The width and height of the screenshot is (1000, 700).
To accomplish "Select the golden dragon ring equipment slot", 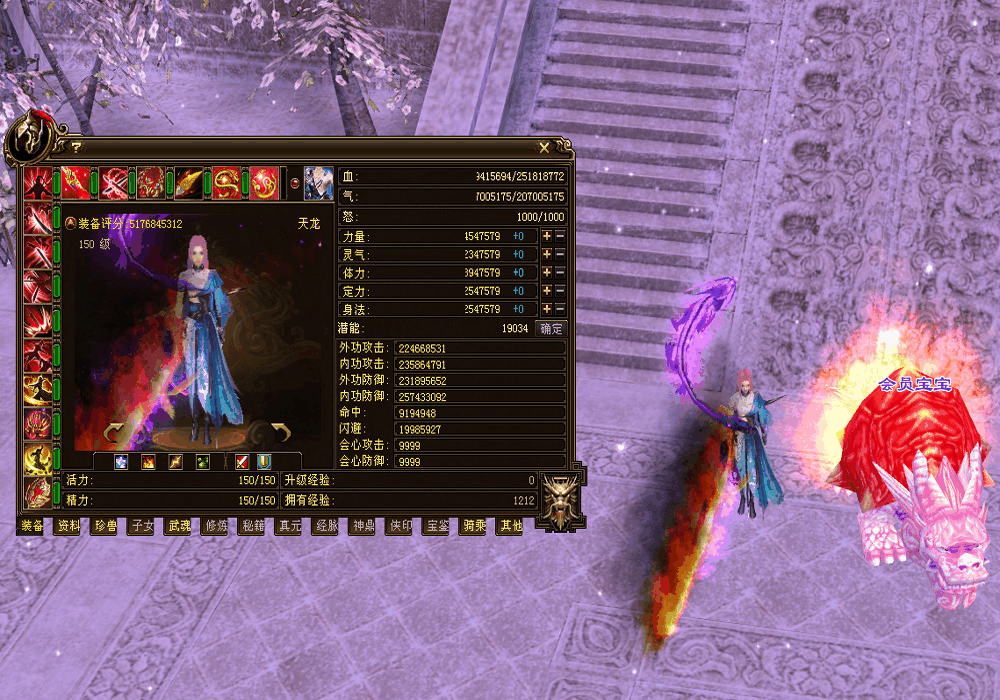I will [228, 183].
